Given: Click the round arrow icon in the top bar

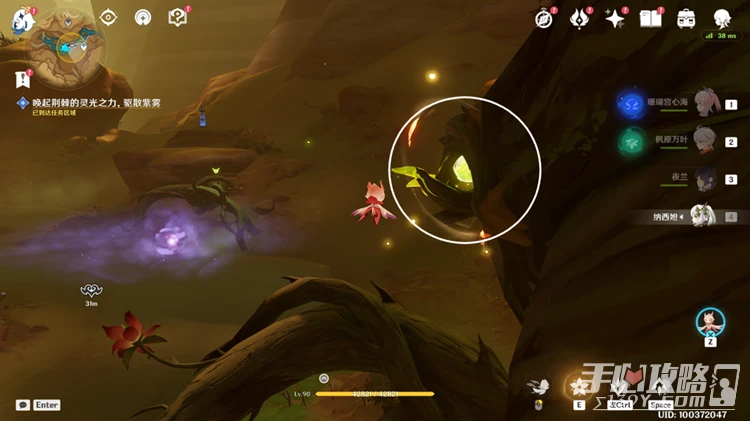Looking at the screenshot, I should pos(143,17).
